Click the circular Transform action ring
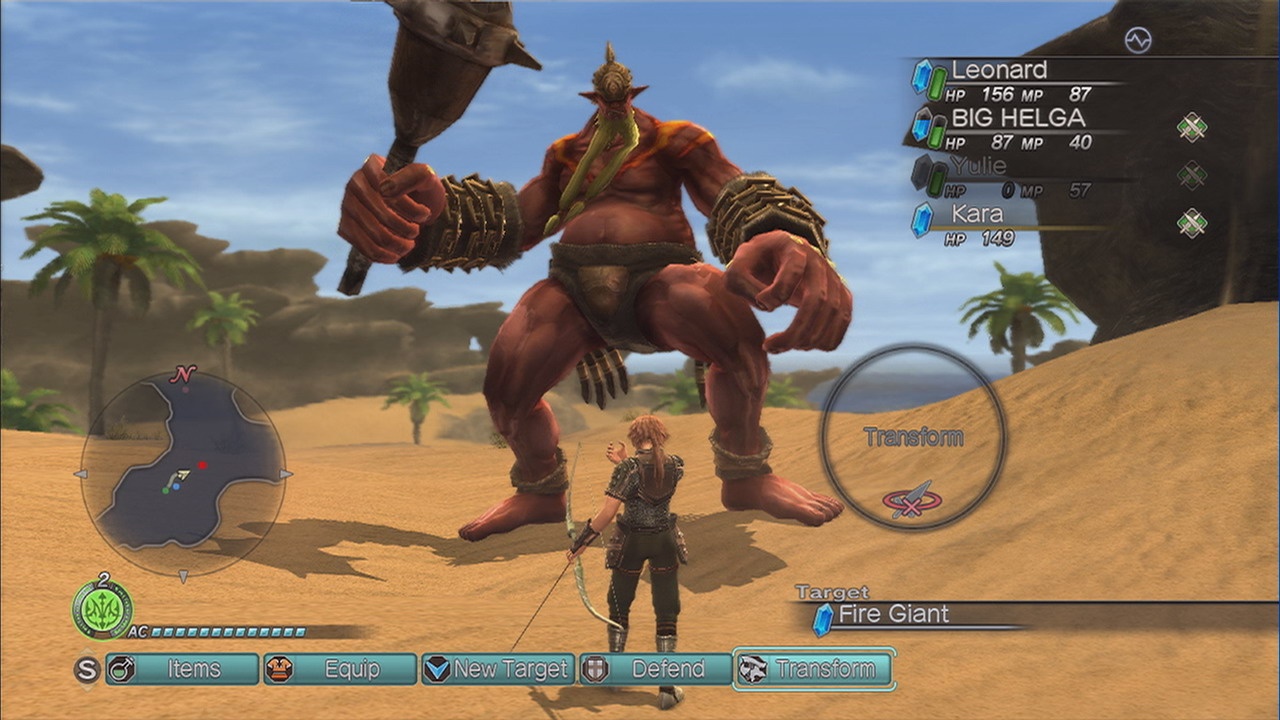The width and height of the screenshot is (1280, 720). [913, 437]
